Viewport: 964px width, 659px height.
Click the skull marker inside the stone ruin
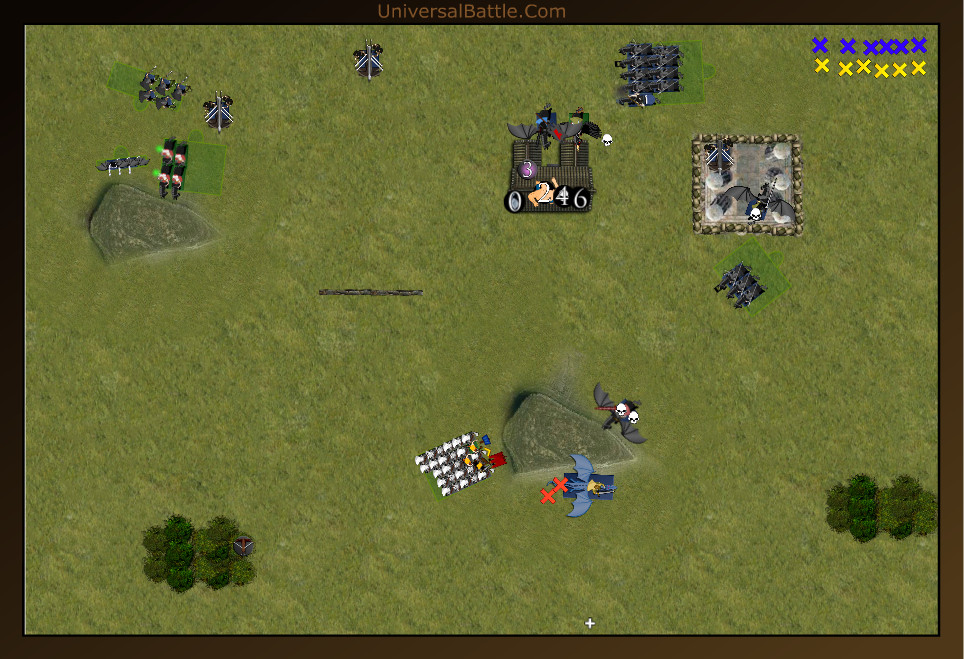coord(756,212)
